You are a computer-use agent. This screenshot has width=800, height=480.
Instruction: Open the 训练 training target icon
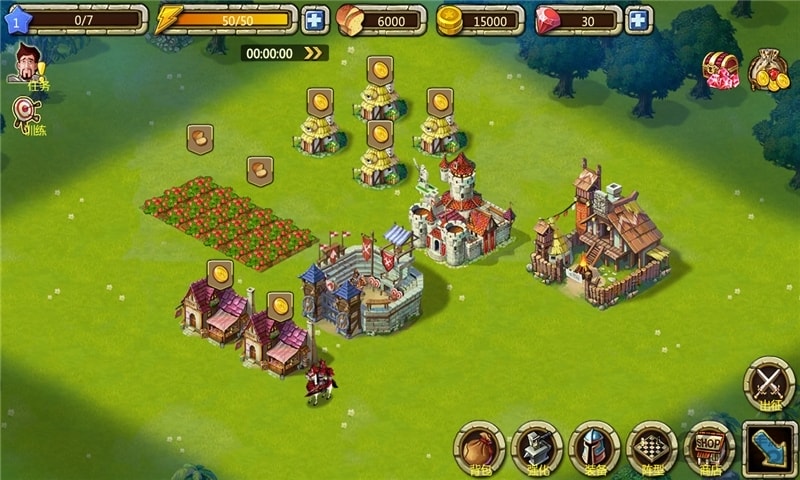pyautogui.click(x=27, y=116)
